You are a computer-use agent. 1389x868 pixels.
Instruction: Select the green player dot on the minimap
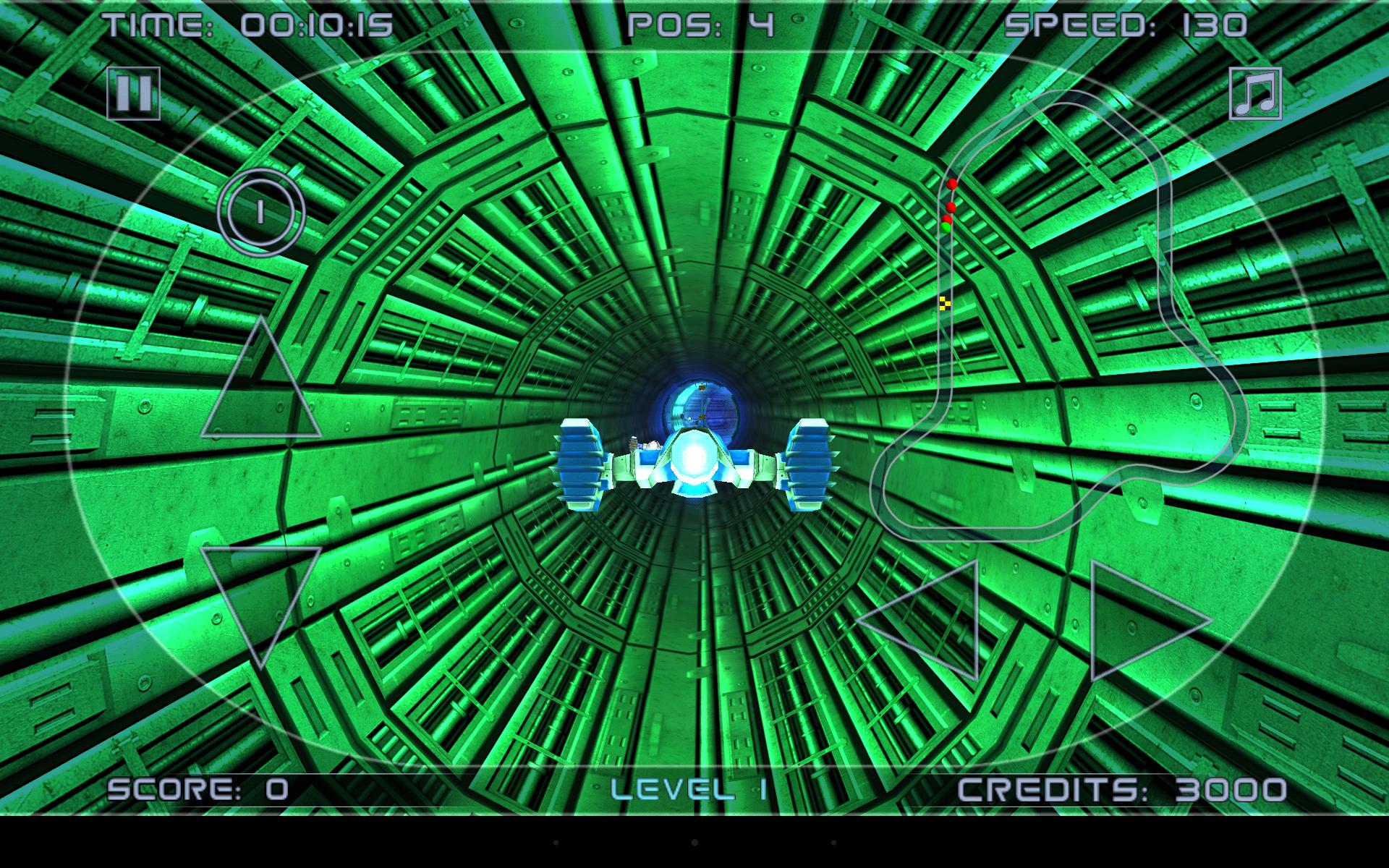pos(946,228)
